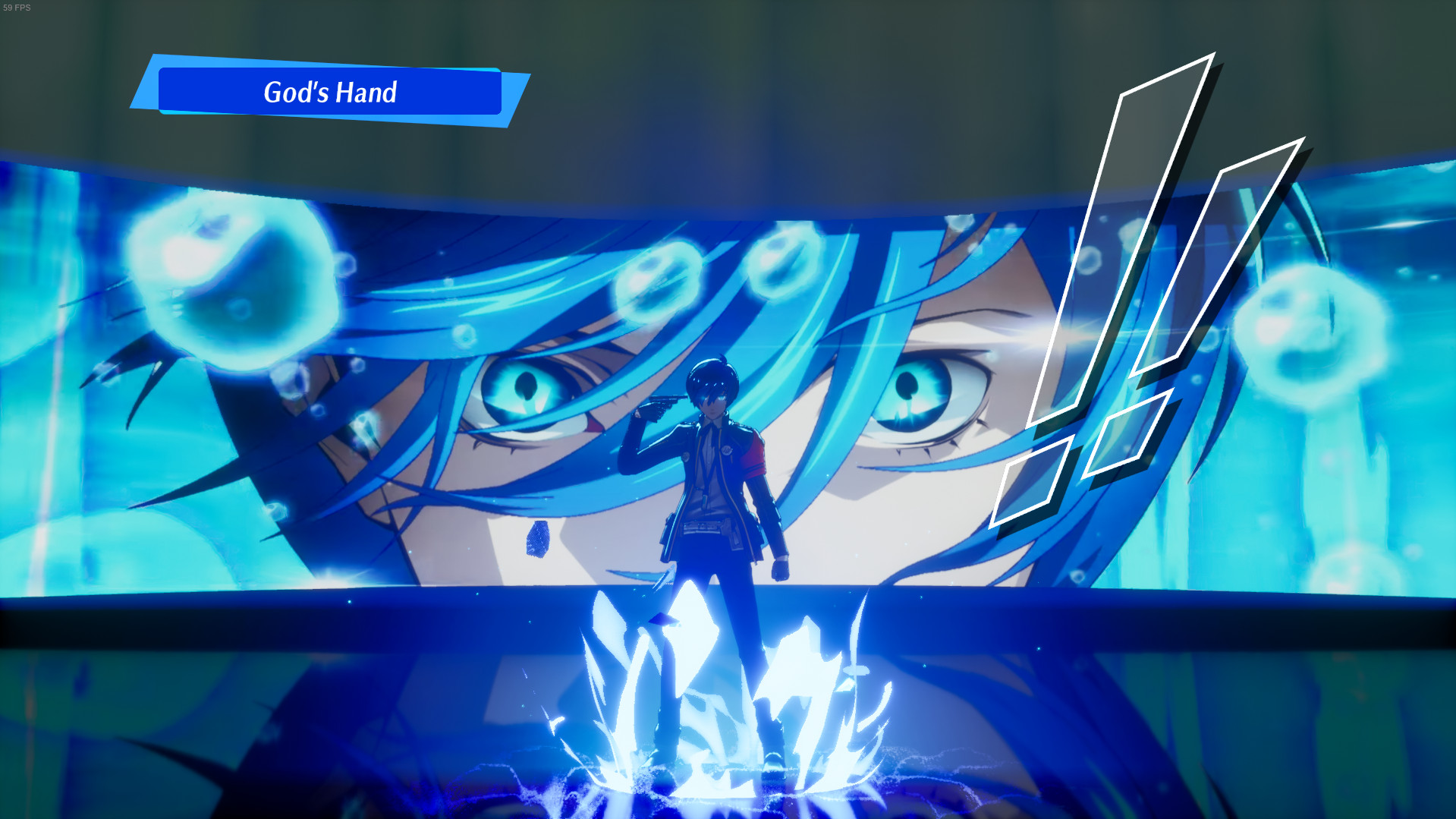Click the 59 FPS counter overlay

(x=17, y=8)
